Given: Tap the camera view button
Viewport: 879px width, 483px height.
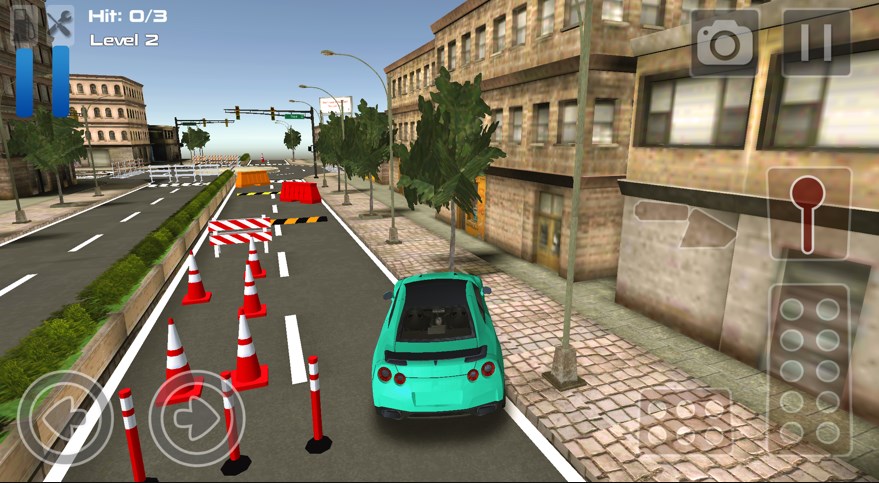Looking at the screenshot, I should pos(724,42).
